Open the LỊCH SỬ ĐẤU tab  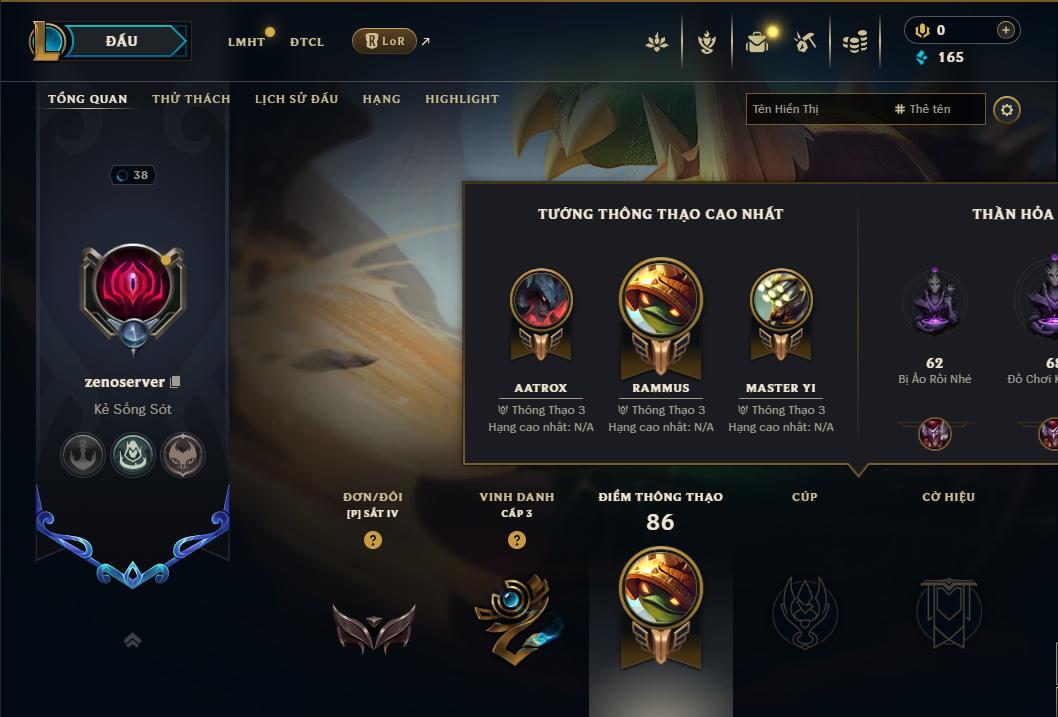pyautogui.click(x=296, y=99)
